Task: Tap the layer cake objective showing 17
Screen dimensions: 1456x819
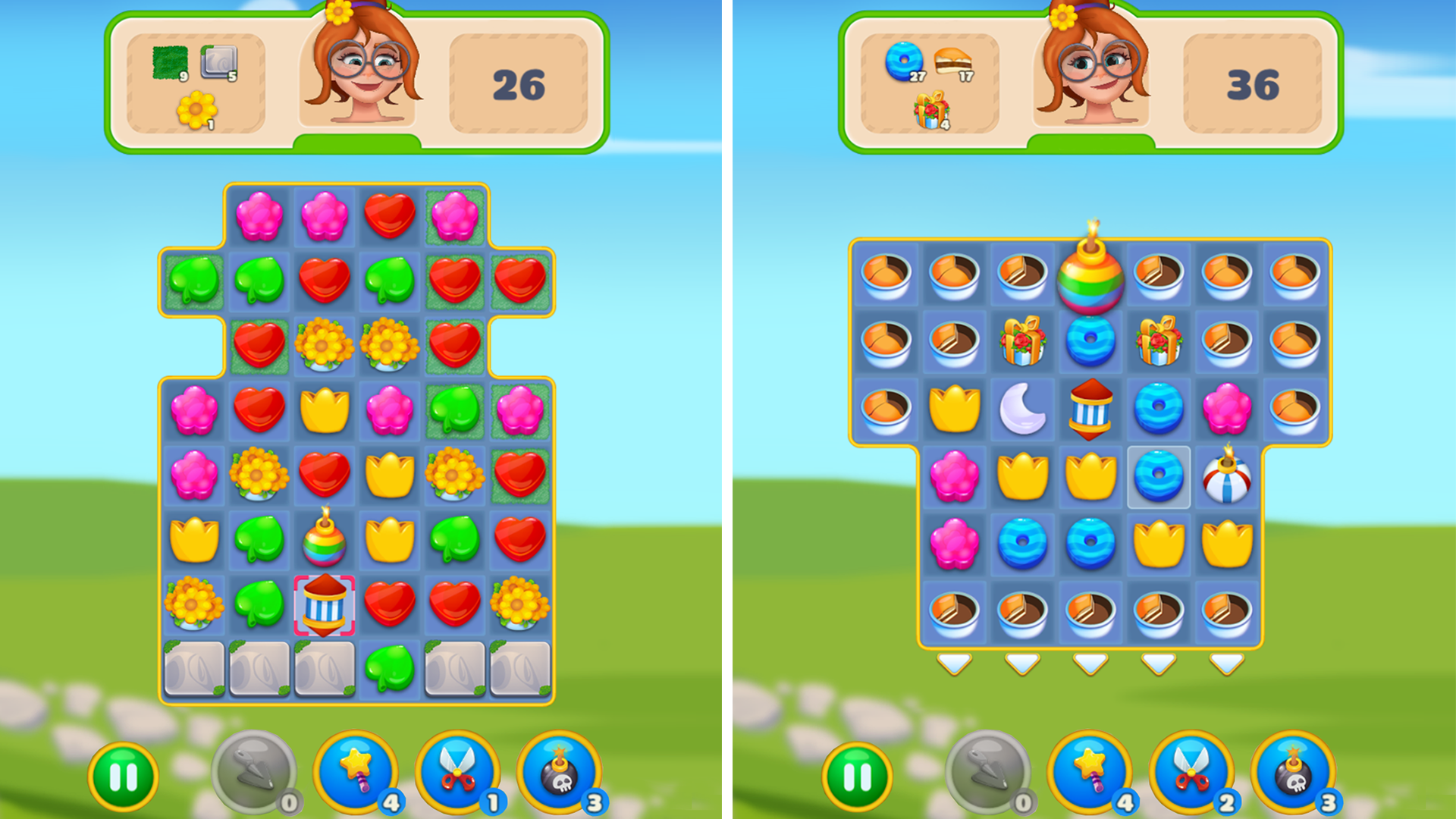Action: coord(954,61)
